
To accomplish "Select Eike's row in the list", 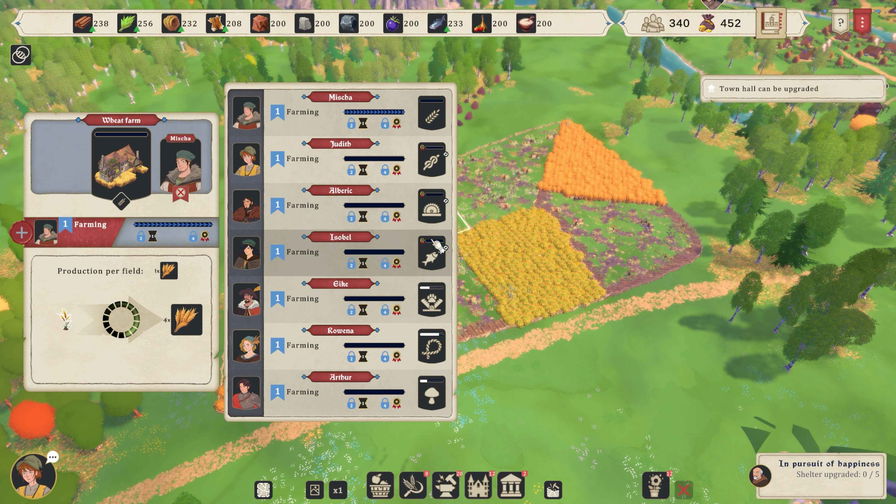I will pyautogui.click(x=340, y=299).
